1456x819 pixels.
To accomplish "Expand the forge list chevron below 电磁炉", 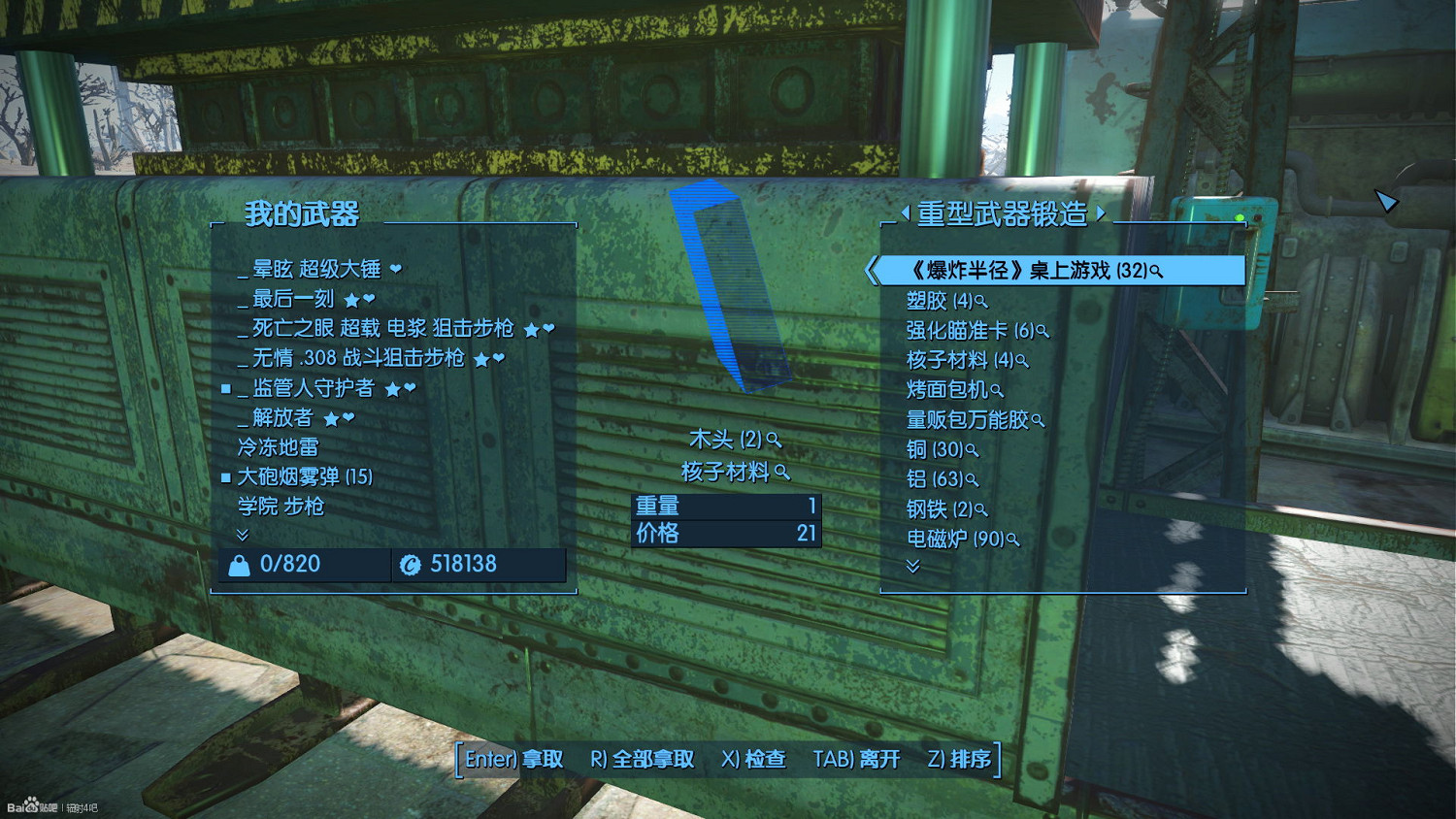I will click(912, 567).
